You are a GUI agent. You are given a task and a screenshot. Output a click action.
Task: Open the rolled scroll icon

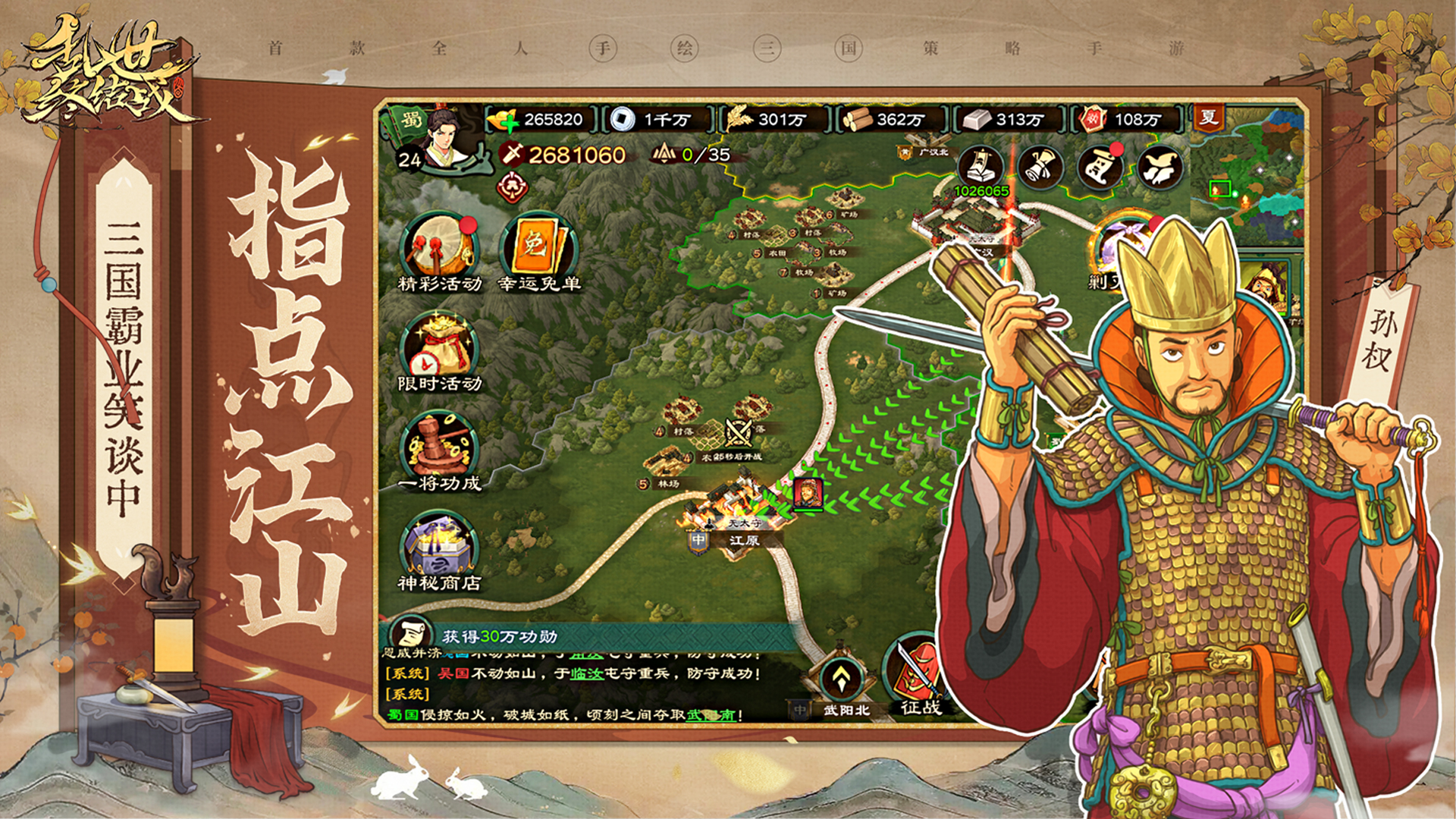pos(1040,167)
